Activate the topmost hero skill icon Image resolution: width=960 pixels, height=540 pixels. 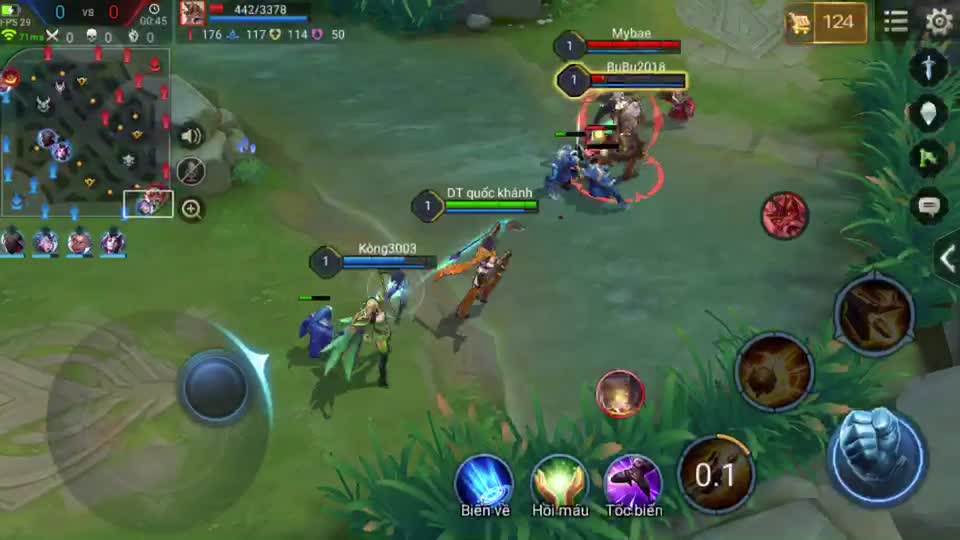[x=873, y=315]
